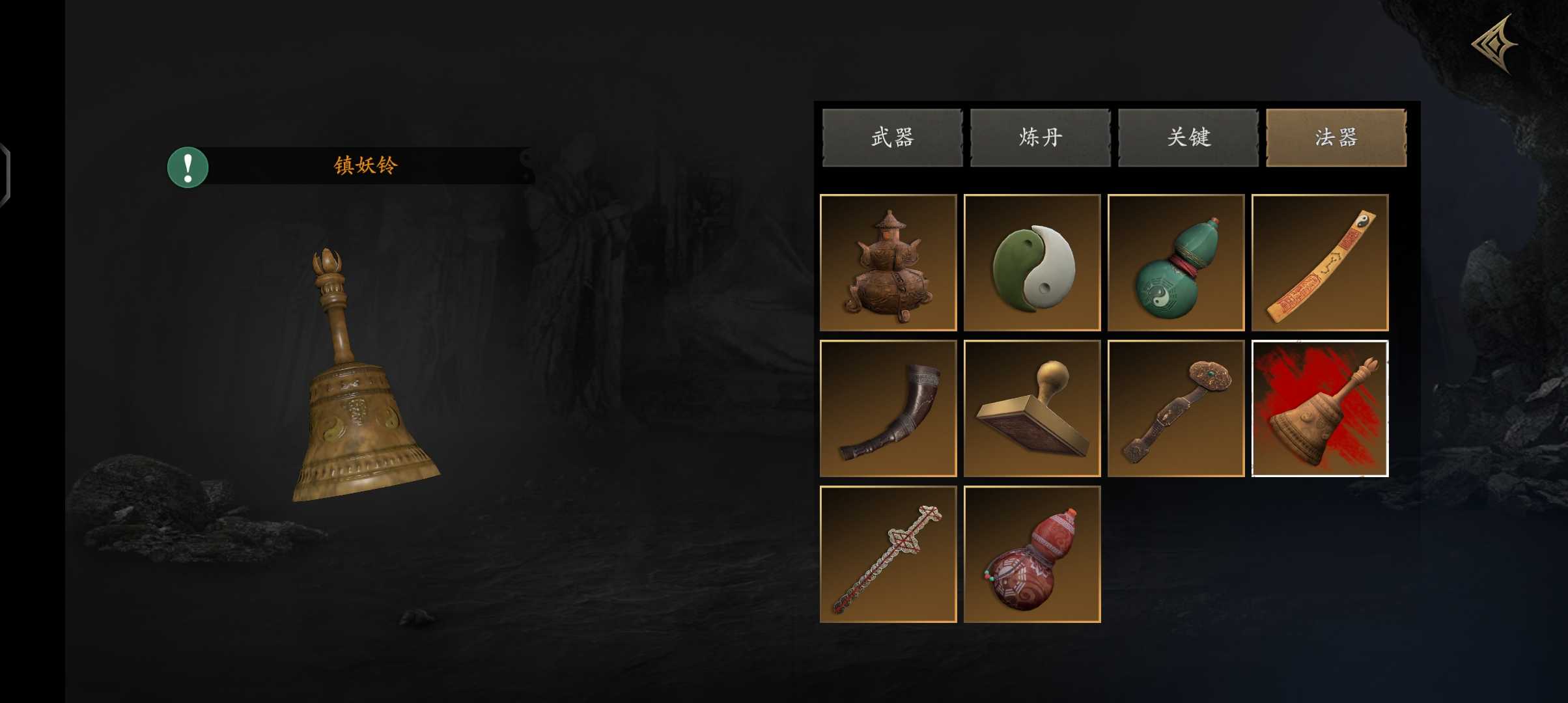Switch to the 武器 tab
This screenshot has height=703, width=1568.
pos(892,137)
